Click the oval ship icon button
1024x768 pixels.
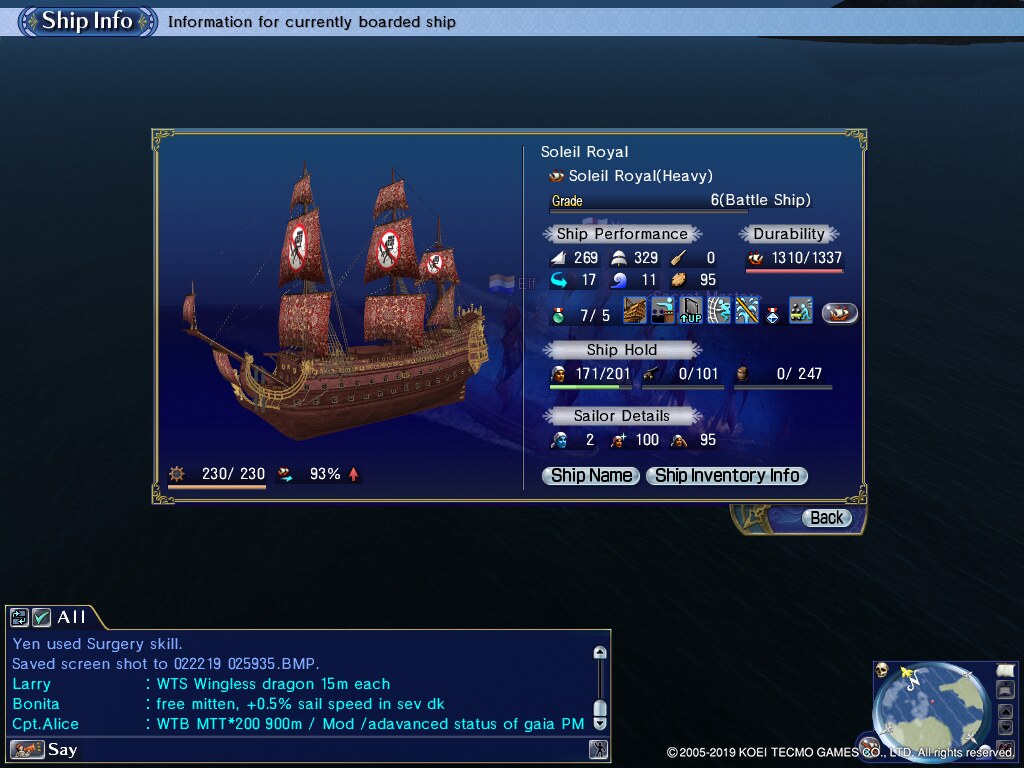840,313
